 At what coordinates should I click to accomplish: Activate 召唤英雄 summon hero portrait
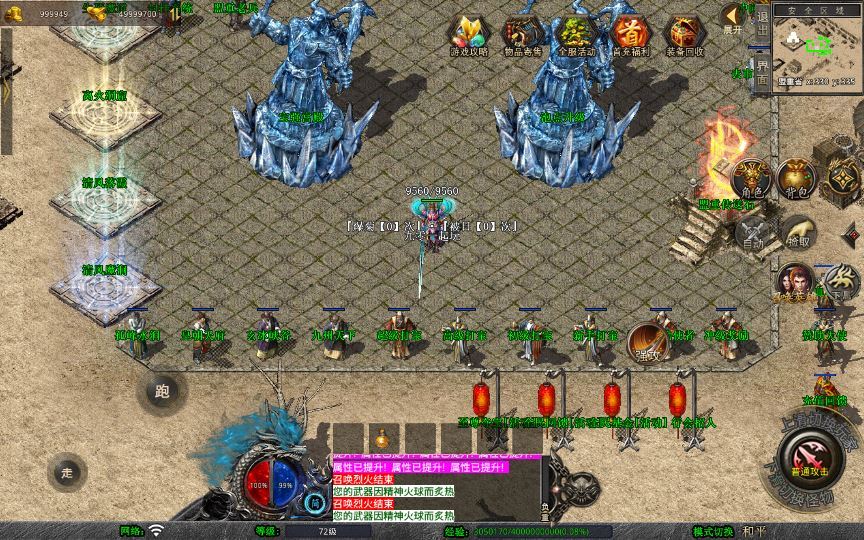[x=795, y=283]
